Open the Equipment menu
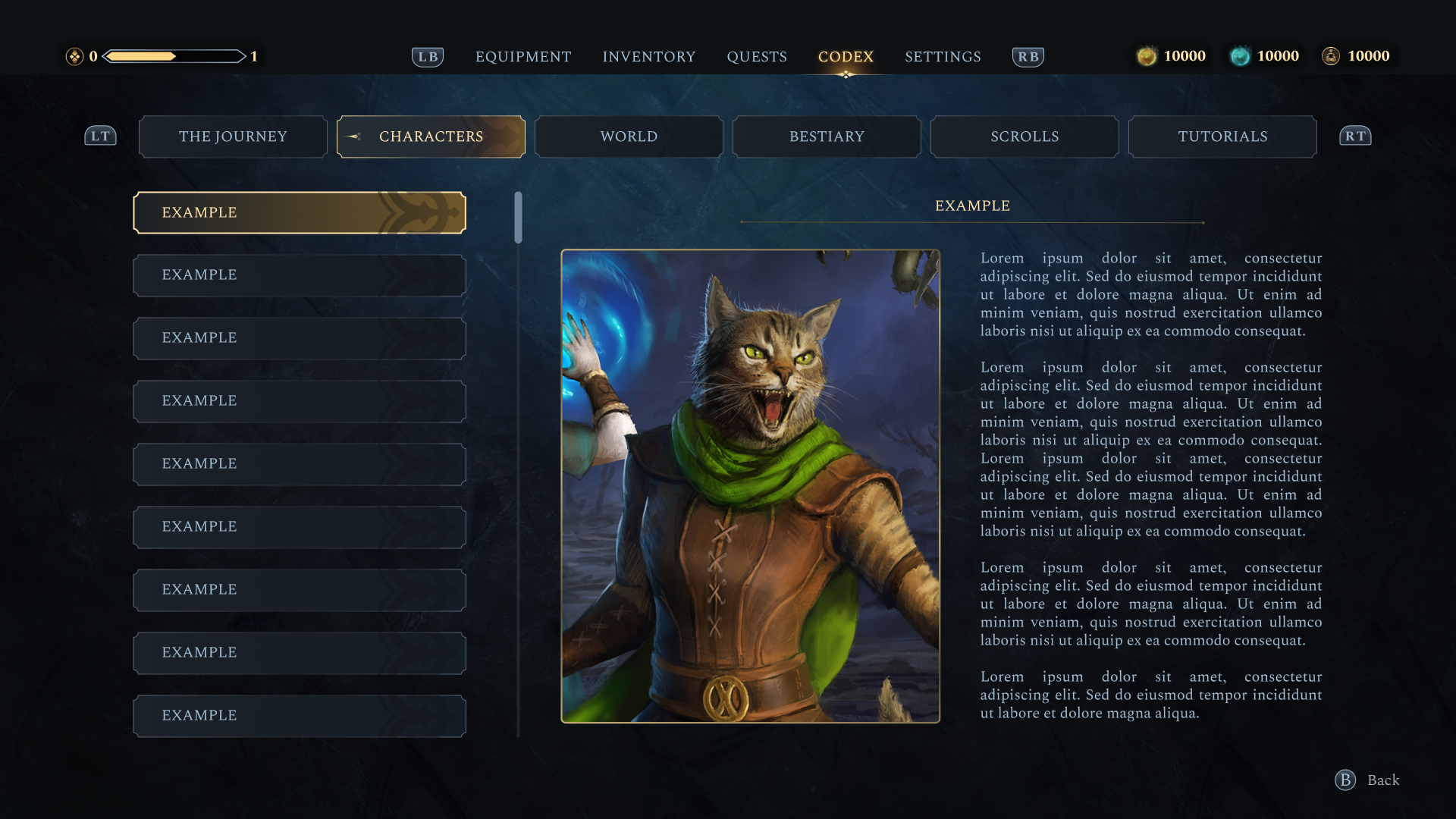 point(523,57)
